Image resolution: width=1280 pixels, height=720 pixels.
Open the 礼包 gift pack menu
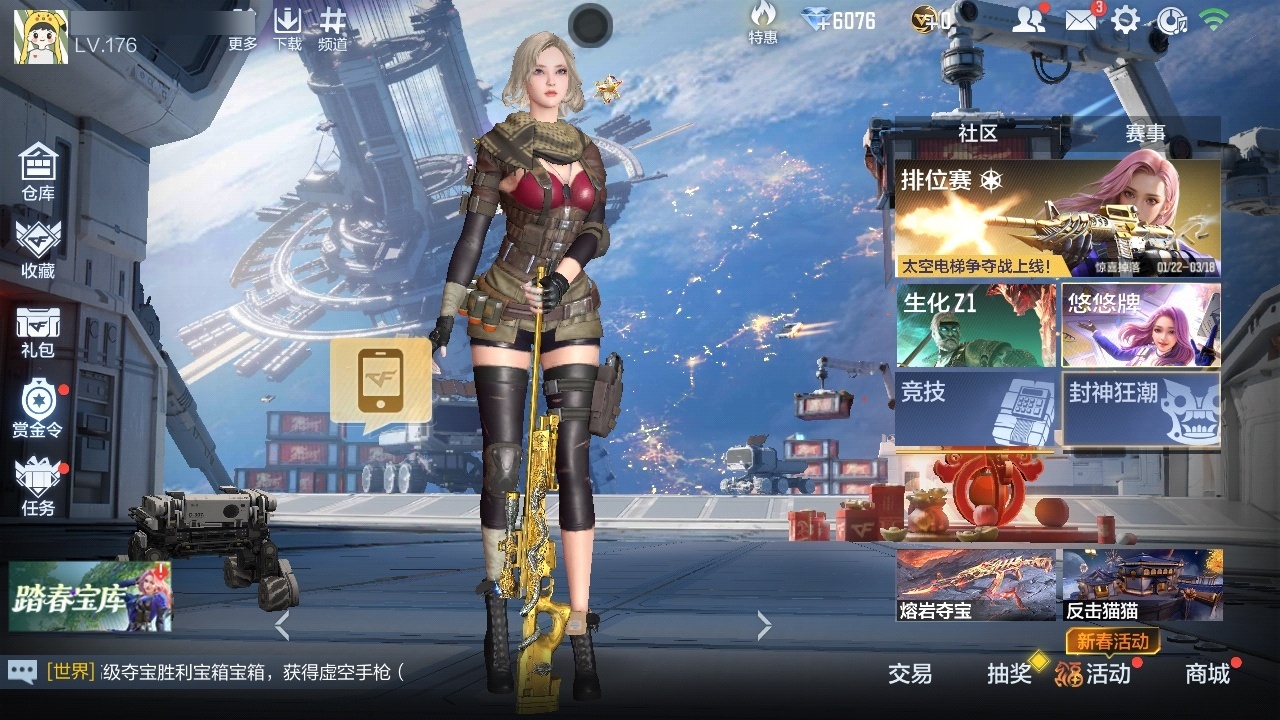pyautogui.click(x=37, y=330)
